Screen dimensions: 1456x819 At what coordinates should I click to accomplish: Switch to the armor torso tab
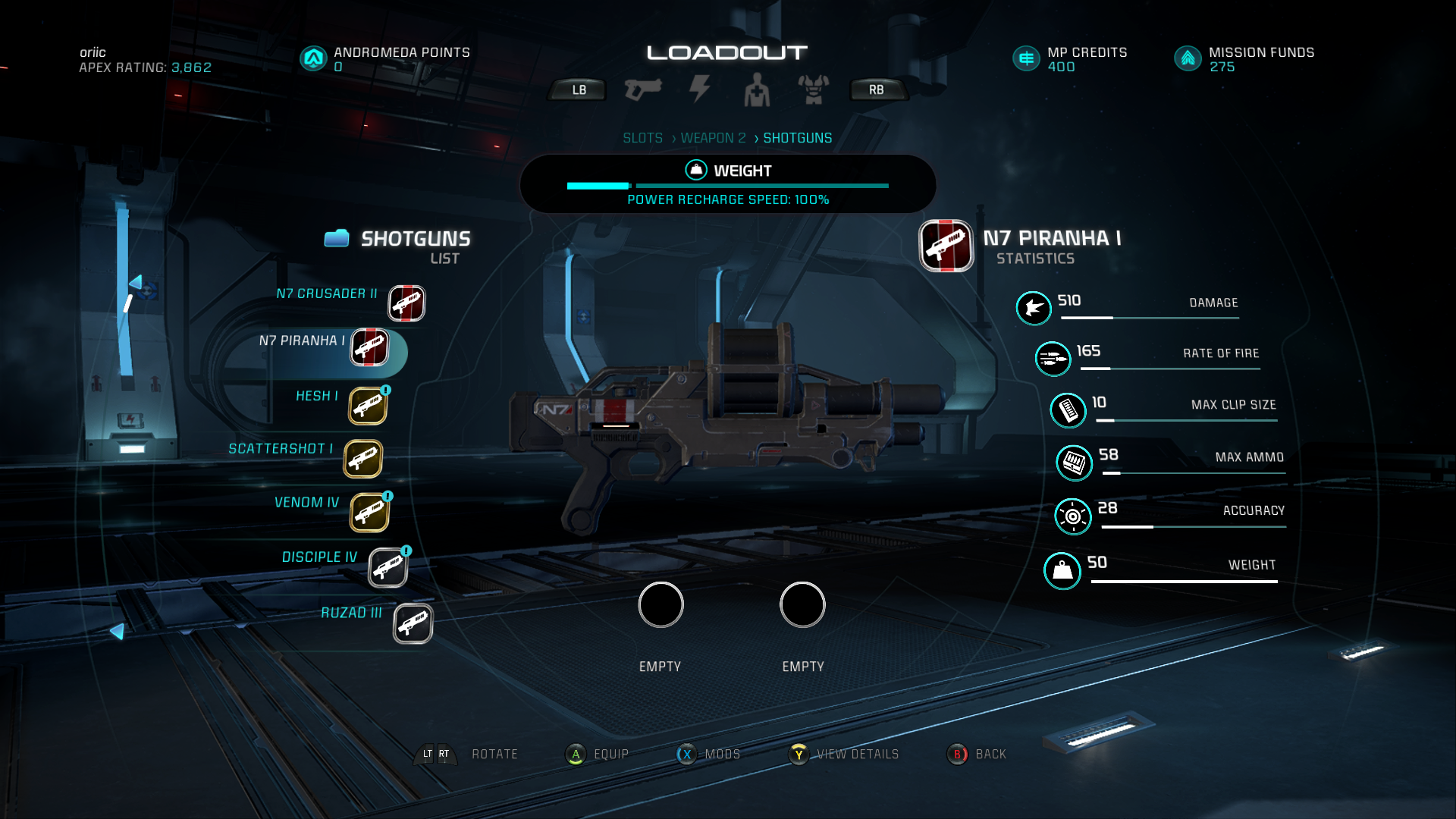coord(813,90)
